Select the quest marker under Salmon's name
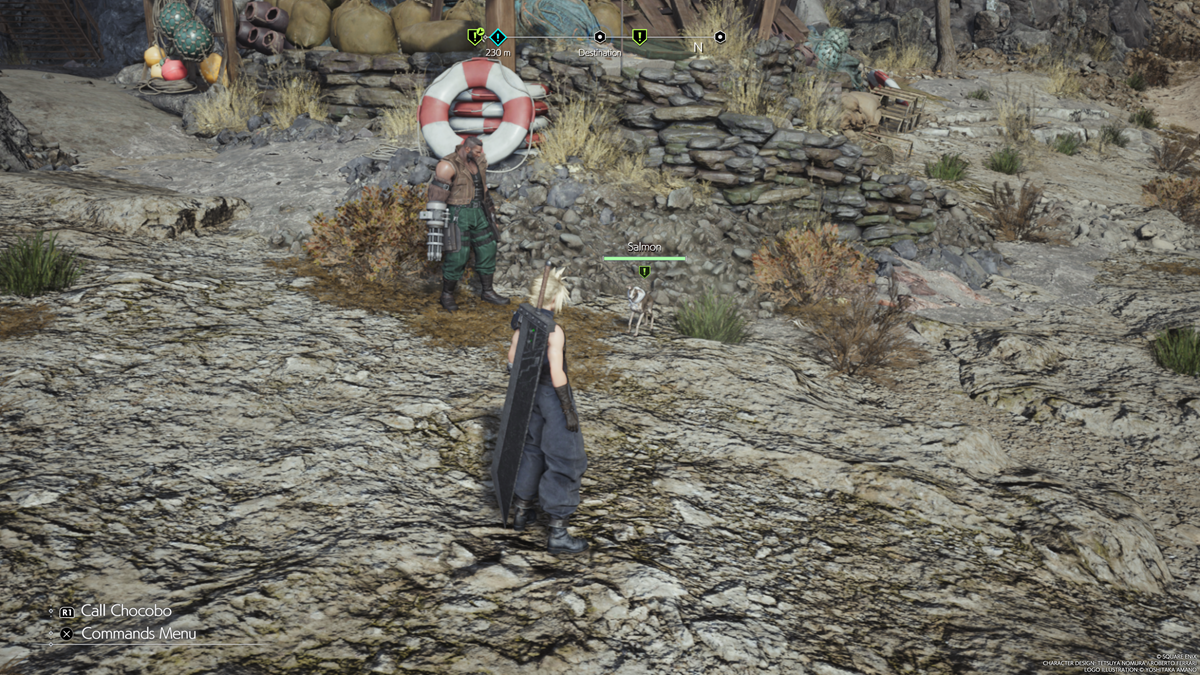 645,271
